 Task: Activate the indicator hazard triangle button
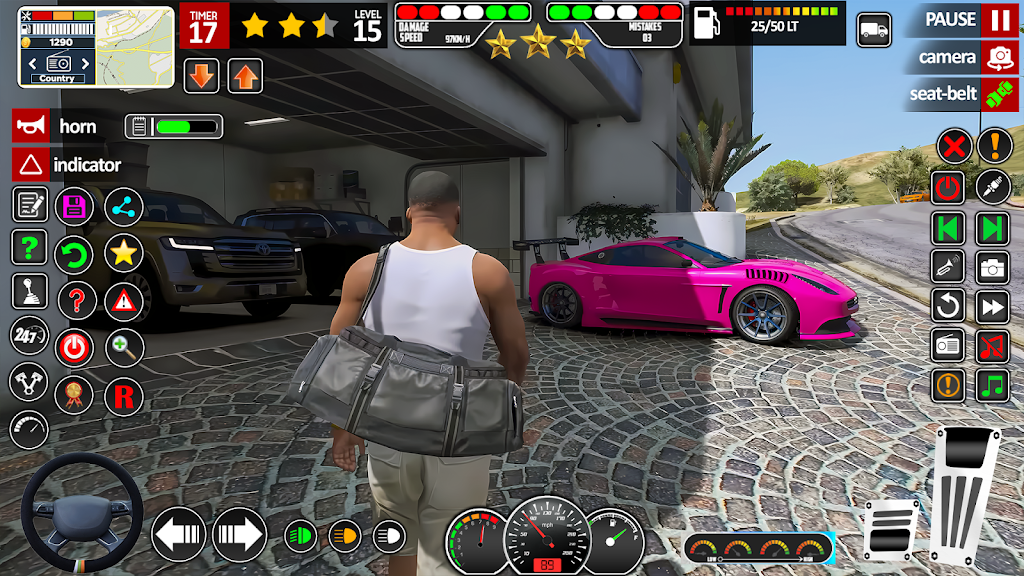tap(31, 164)
